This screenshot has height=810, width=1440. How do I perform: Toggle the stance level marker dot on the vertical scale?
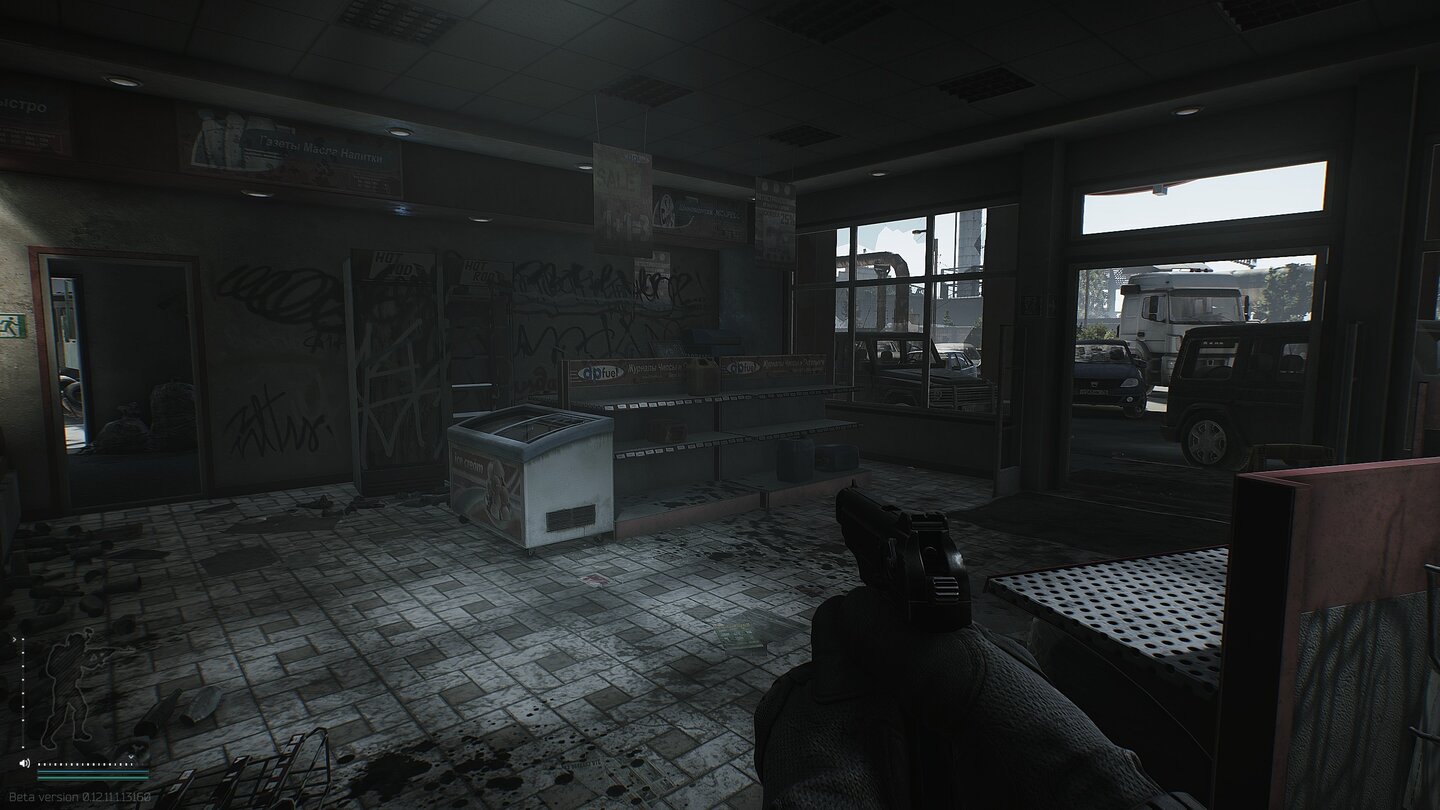tap(23, 639)
